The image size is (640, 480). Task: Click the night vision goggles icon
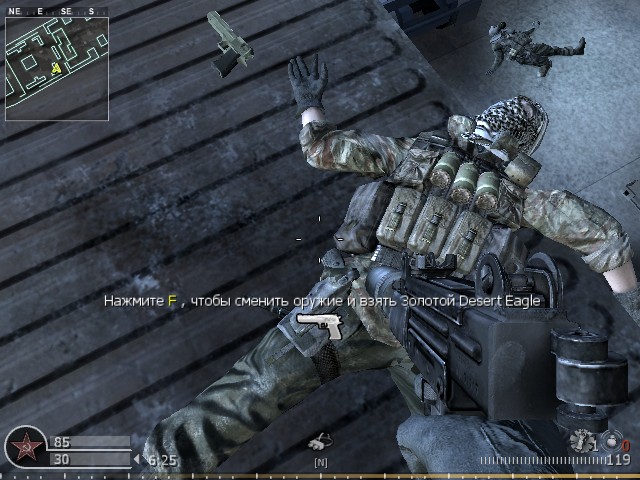[320, 440]
